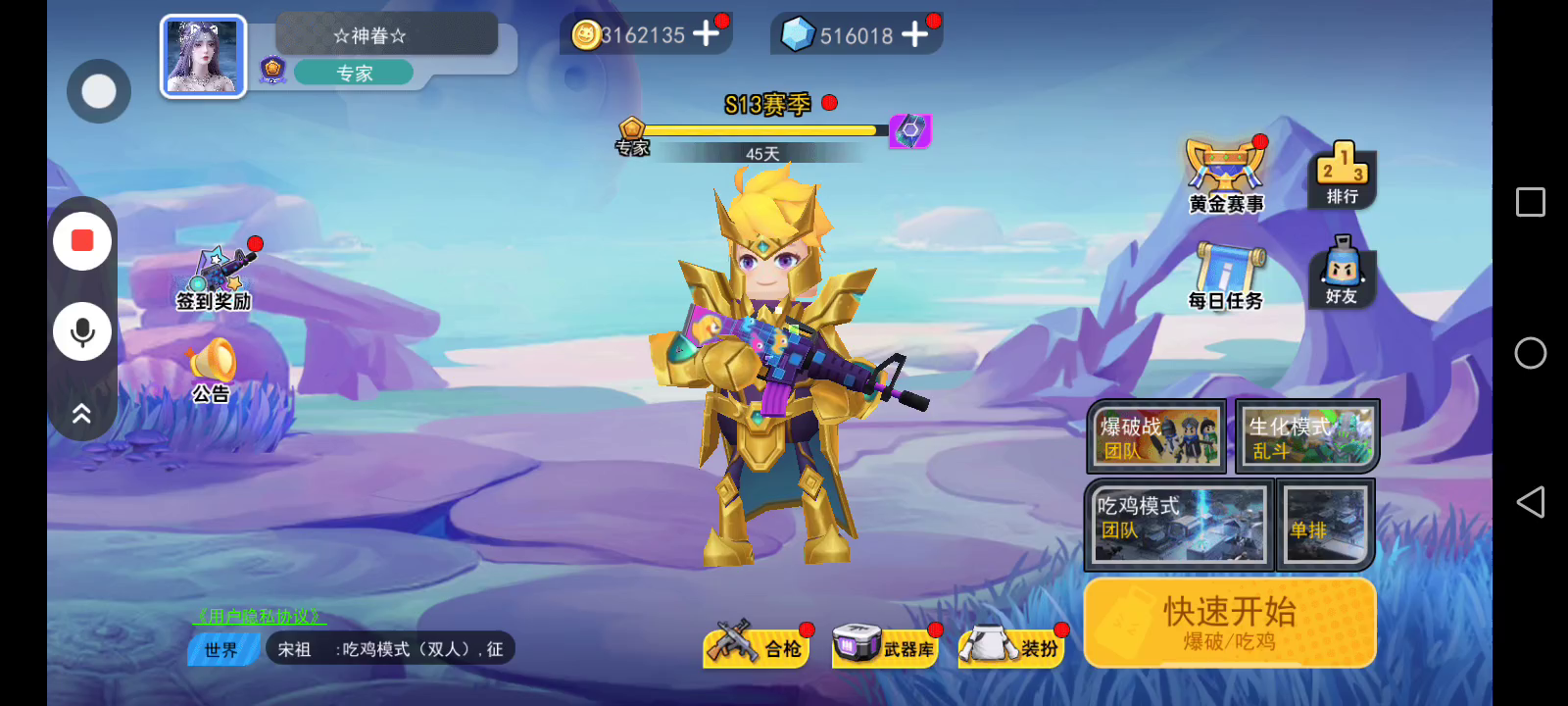
Task: Stop the screen recording
Action: pos(82,241)
